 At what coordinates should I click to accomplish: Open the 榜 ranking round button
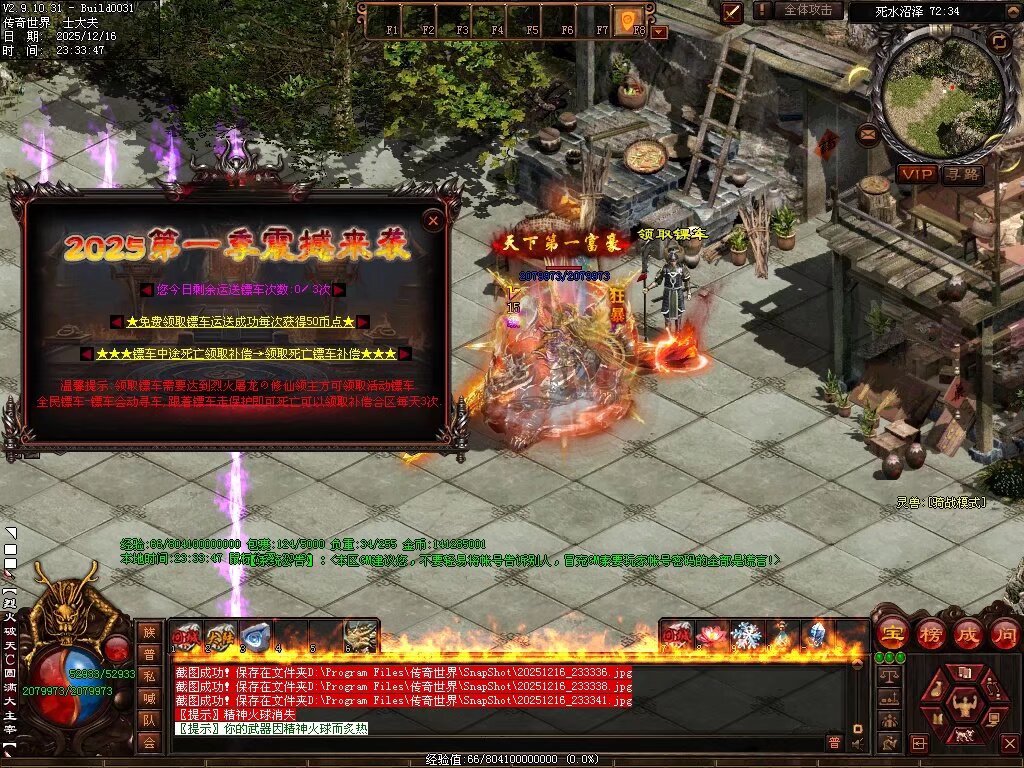point(930,634)
